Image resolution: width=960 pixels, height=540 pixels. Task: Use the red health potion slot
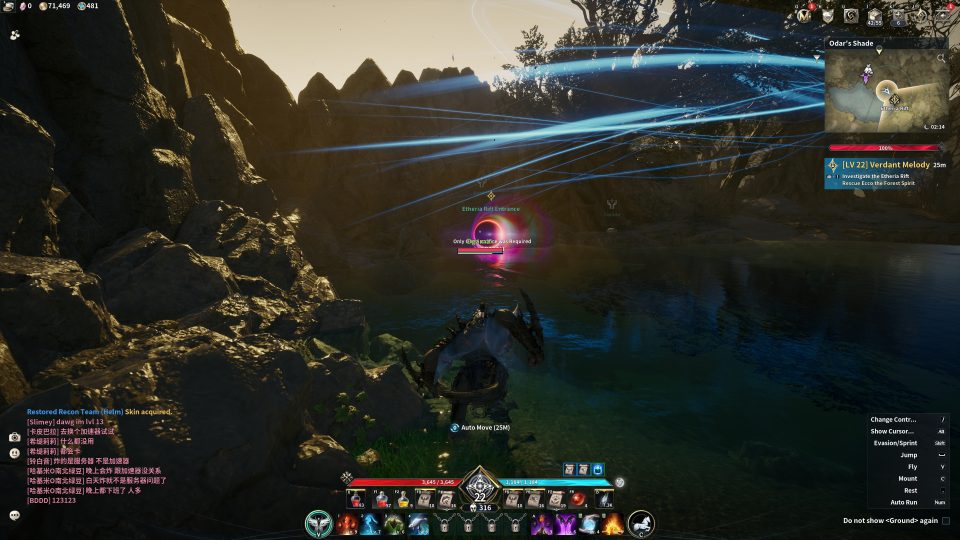(356, 500)
